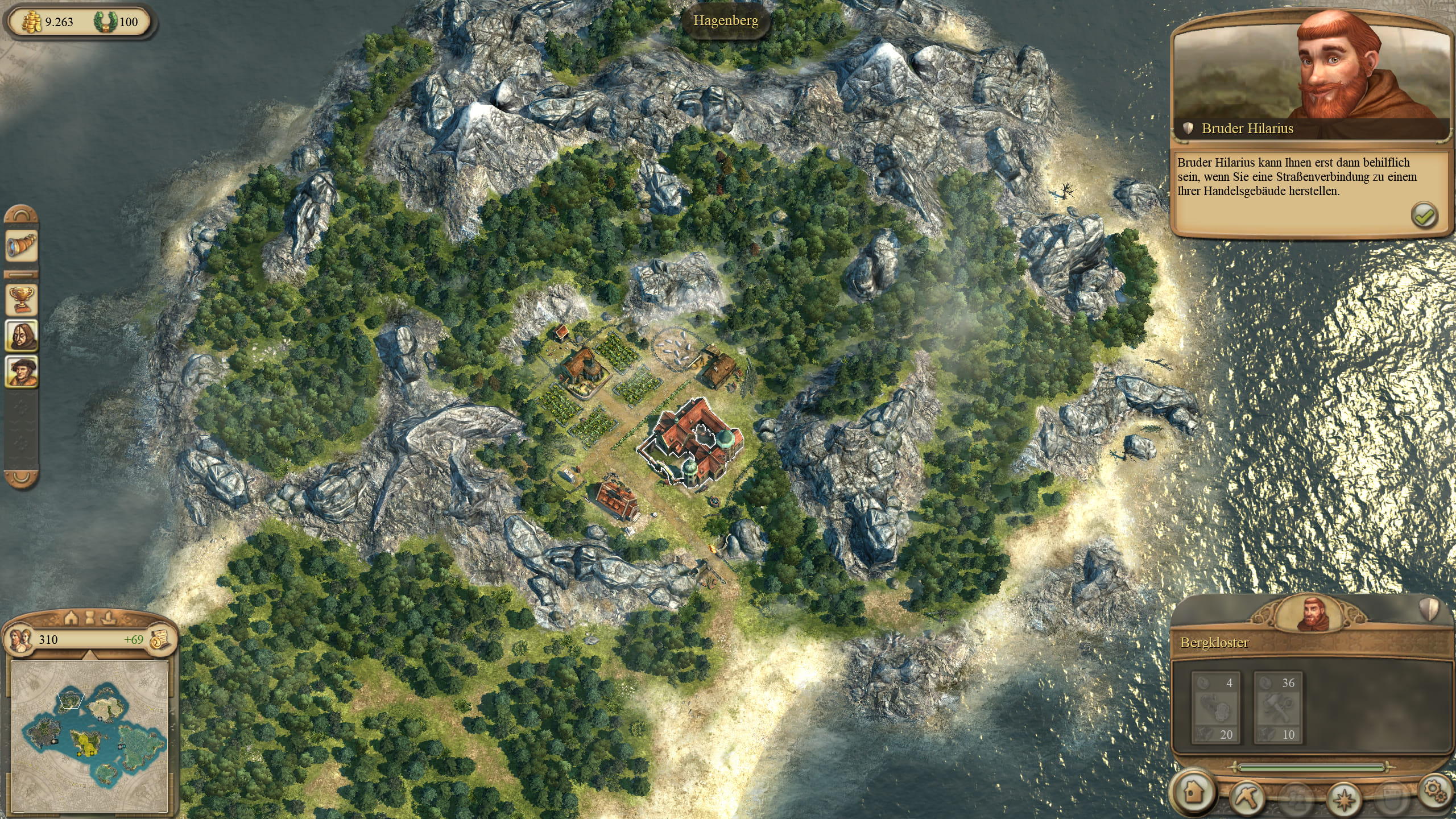The width and height of the screenshot is (1456, 819).
Task: Select the hat-wearing man quest portrait
Action: [22, 372]
